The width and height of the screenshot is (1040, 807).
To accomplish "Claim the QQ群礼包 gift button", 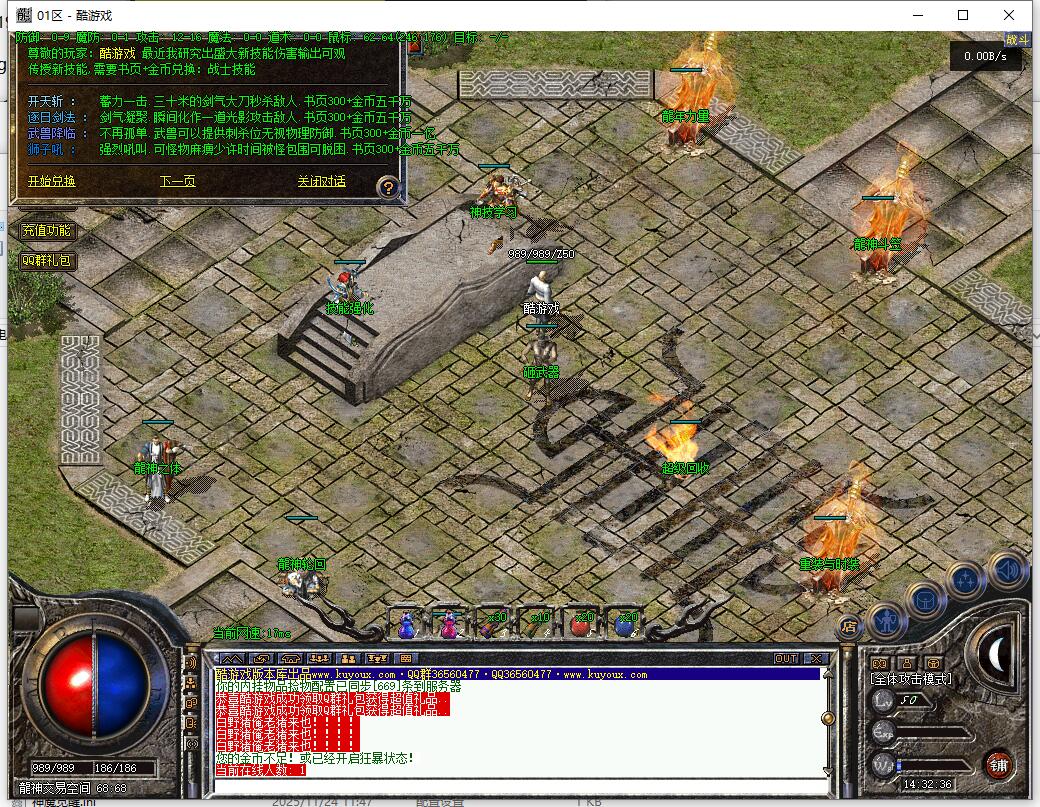I will click(47, 260).
